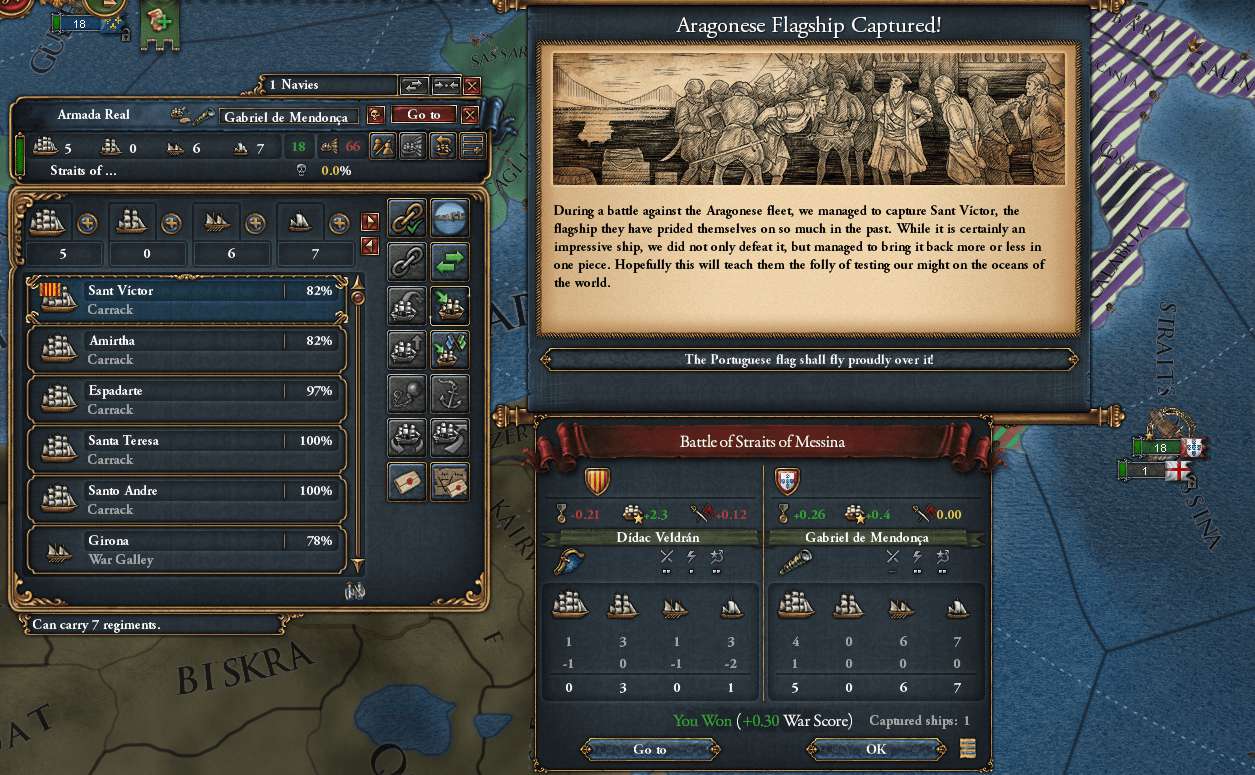The image size is (1255, 775).
Task: Choose the Espadarte carrack in the list
Action: pos(186,399)
